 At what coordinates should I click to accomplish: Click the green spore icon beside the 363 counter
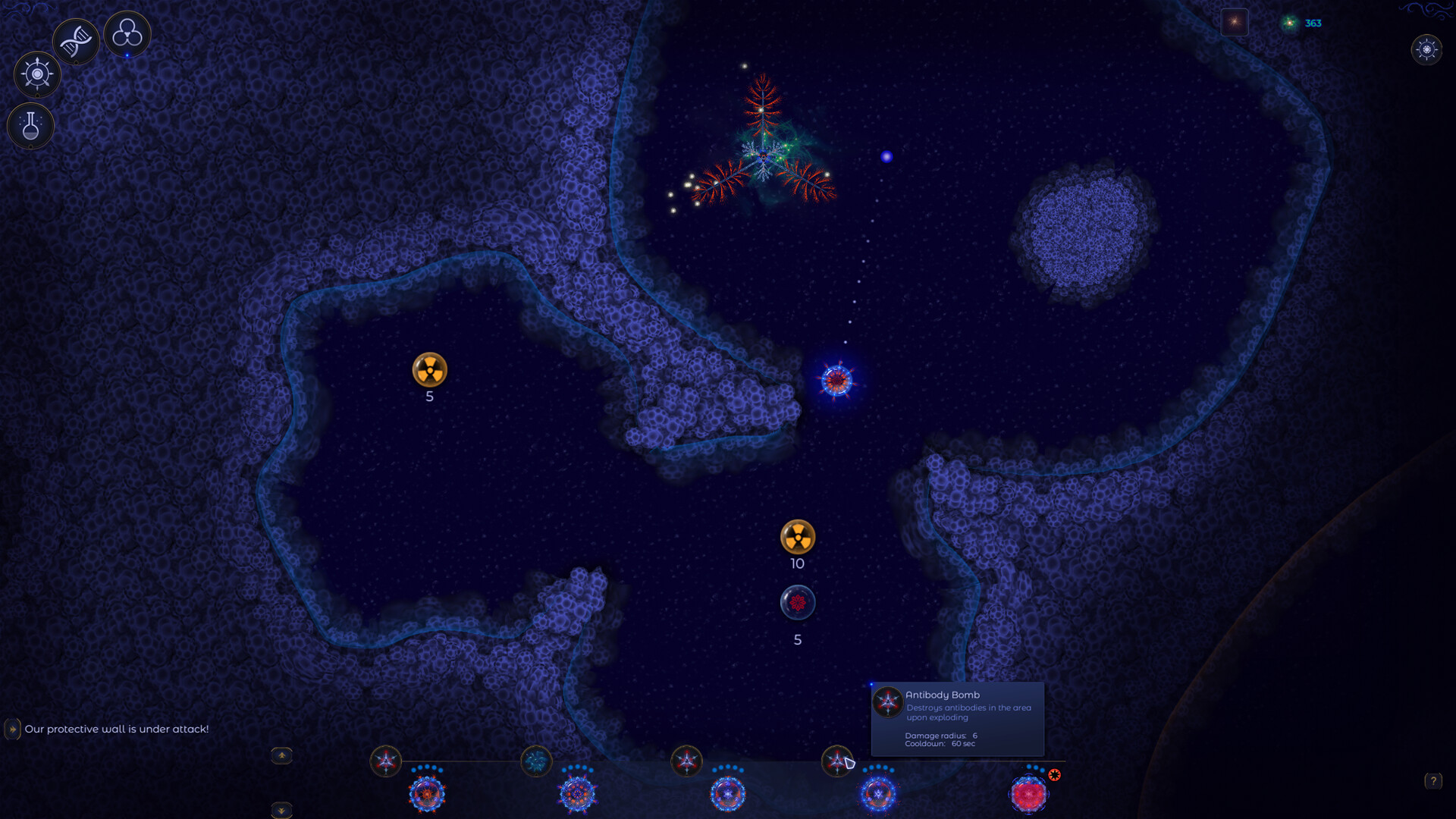point(1288,23)
